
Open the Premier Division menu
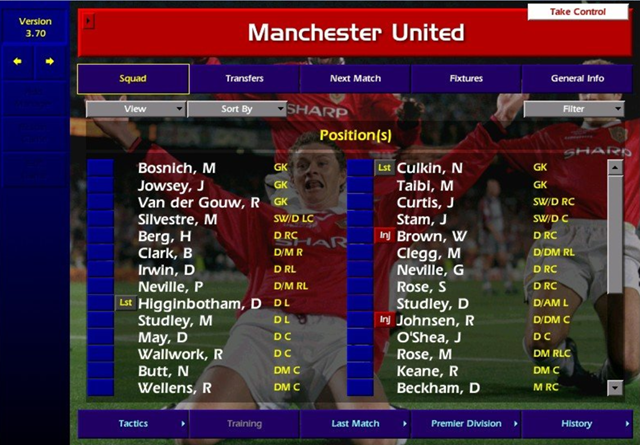466,424
